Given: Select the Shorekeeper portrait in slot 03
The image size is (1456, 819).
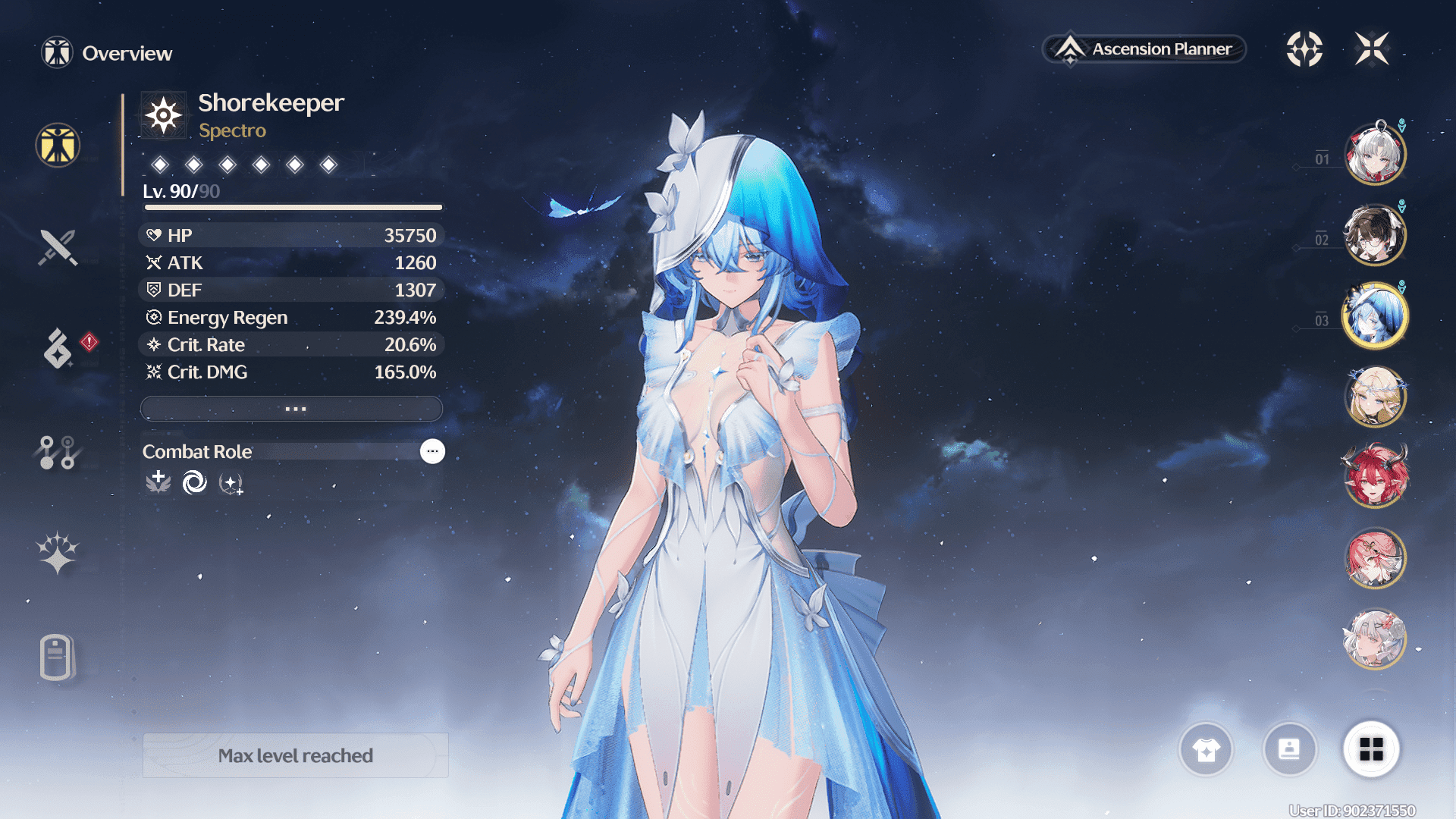Looking at the screenshot, I should [x=1375, y=316].
